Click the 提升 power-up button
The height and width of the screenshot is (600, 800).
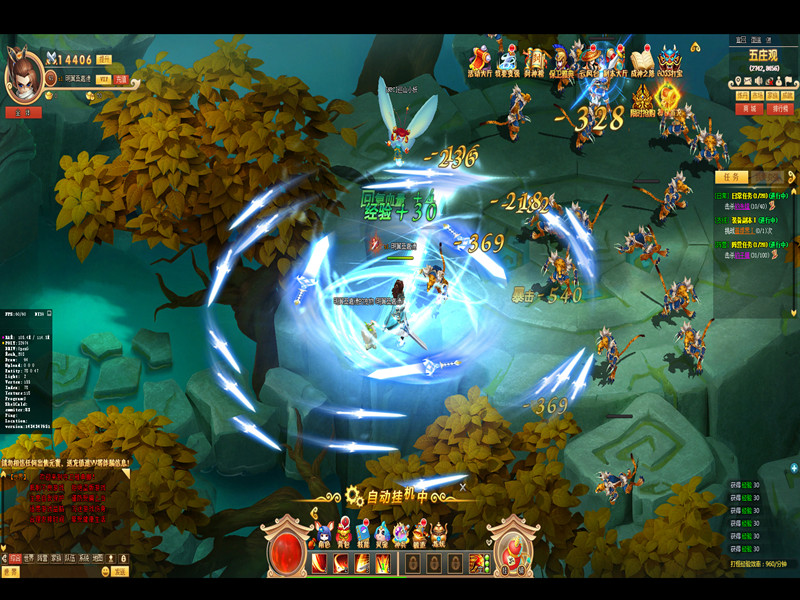[104, 60]
